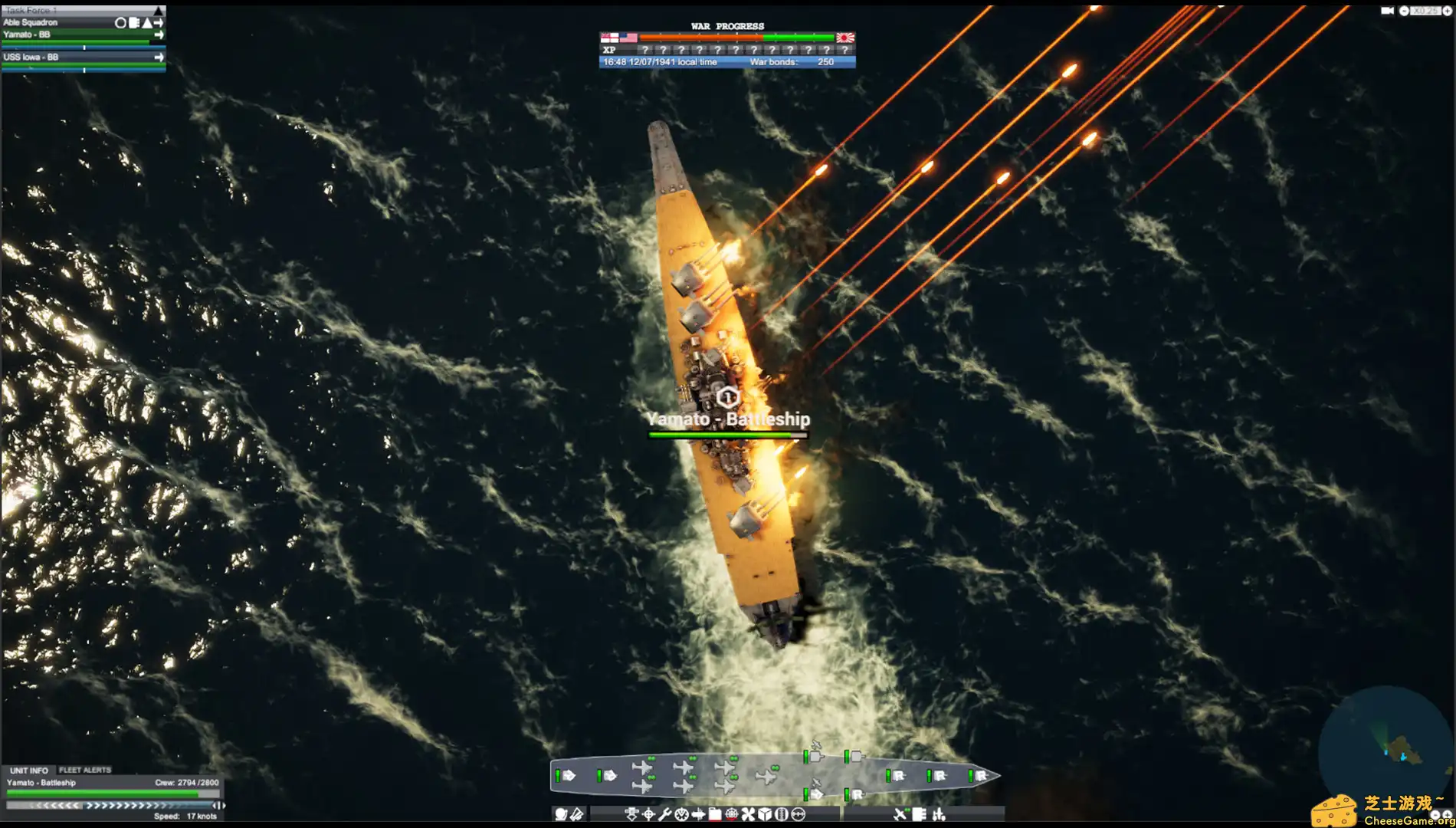1456x828 pixels.
Task: Open the crew management icon
Action: tap(782, 813)
